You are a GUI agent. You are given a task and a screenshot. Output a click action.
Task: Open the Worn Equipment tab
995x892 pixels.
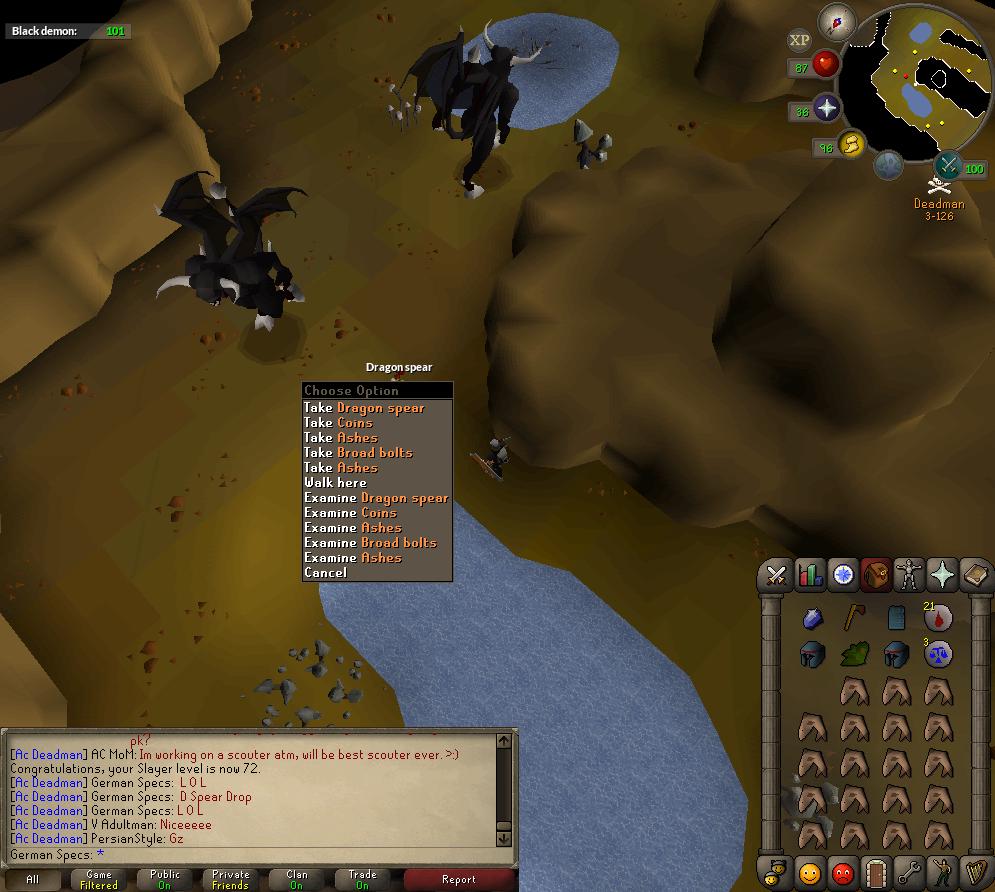click(909, 575)
